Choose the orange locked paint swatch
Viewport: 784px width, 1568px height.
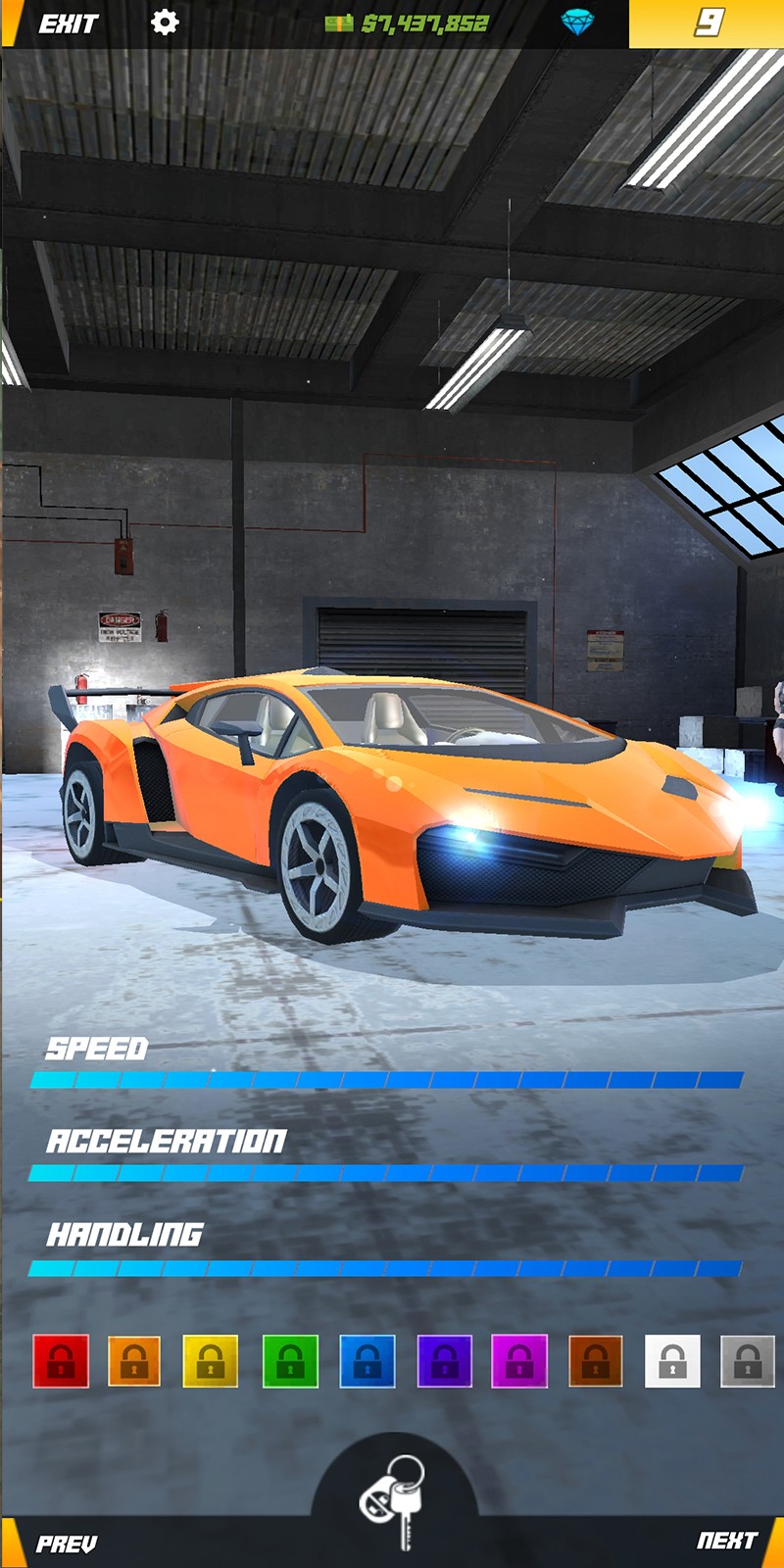click(134, 1361)
